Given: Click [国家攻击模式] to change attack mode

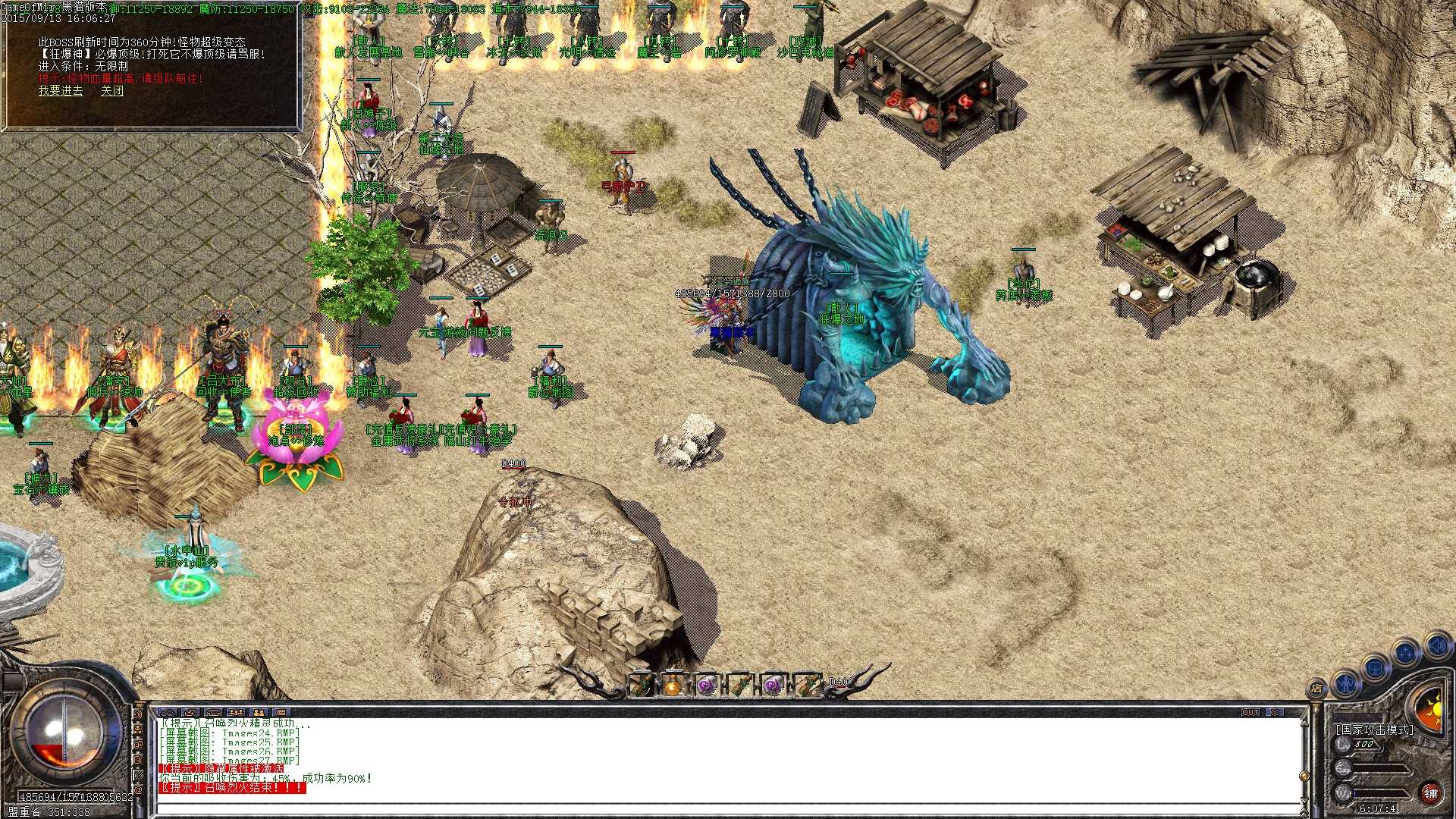Looking at the screenshot, I should click(x=1374, y=729).
